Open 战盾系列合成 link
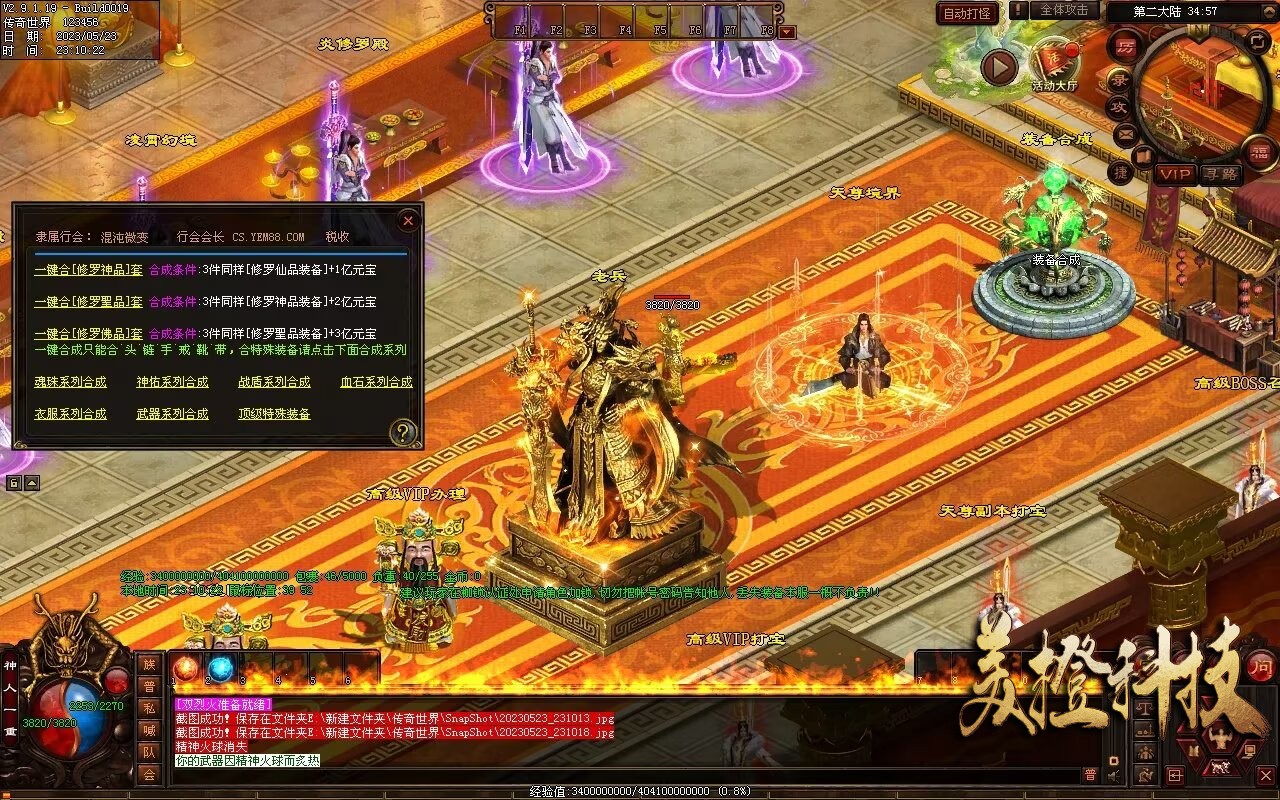 pyautogui.click(x=274, y=382)
